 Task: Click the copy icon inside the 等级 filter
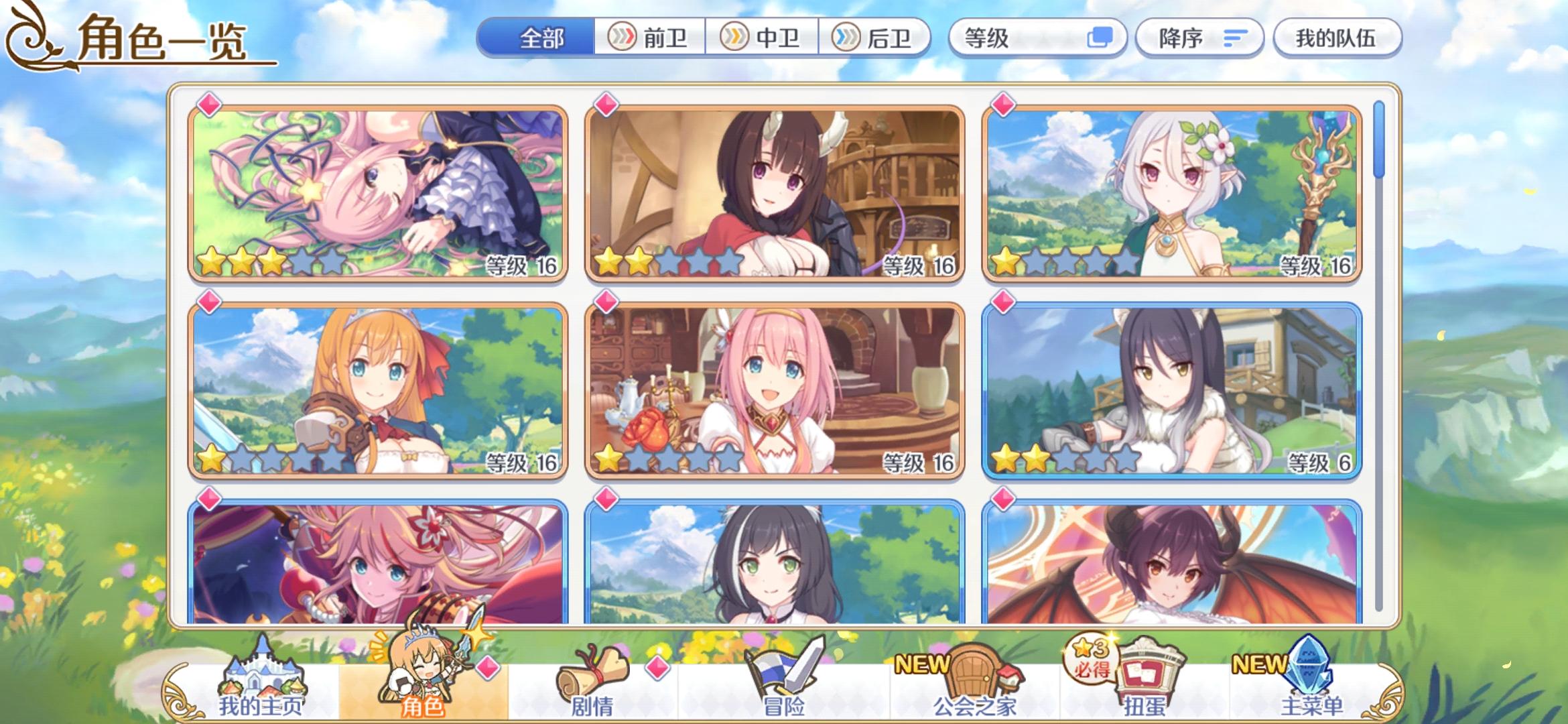1101,38
